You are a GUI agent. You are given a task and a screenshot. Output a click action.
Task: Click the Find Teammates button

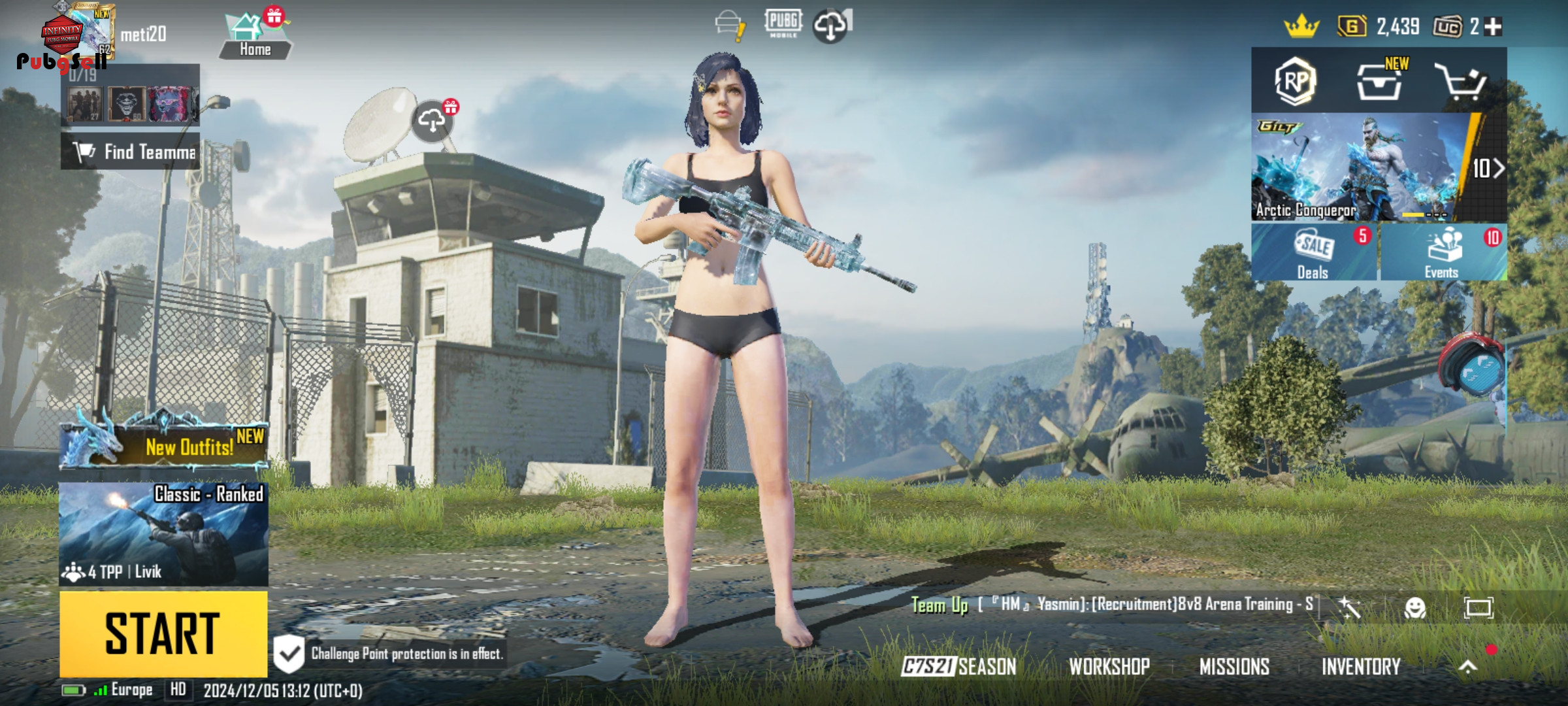pos(131,152)
